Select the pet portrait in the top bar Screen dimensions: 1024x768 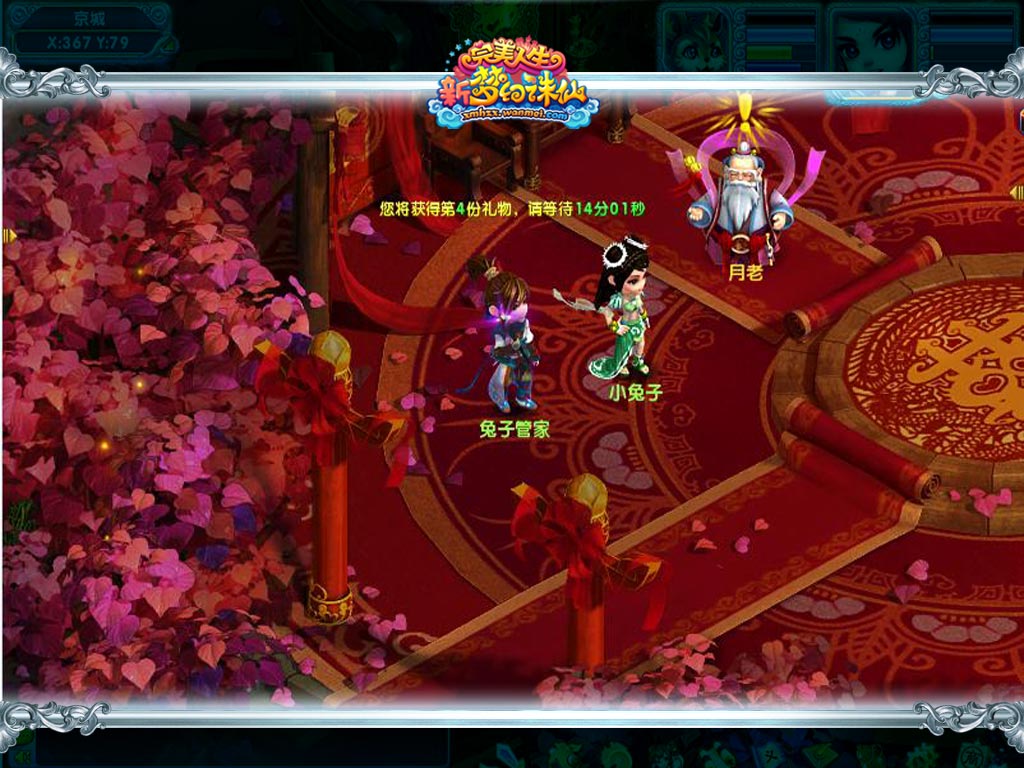coord(697,40)
